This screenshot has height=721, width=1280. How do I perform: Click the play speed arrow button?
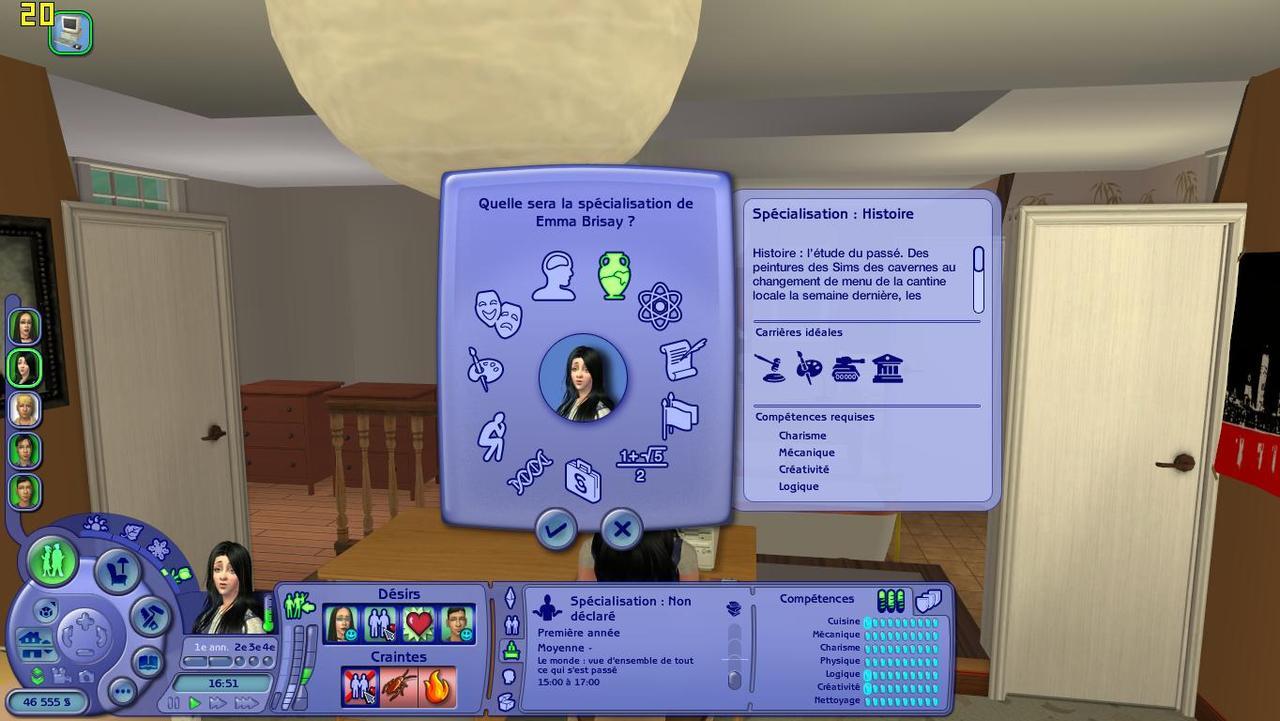[x=195, y=703]
